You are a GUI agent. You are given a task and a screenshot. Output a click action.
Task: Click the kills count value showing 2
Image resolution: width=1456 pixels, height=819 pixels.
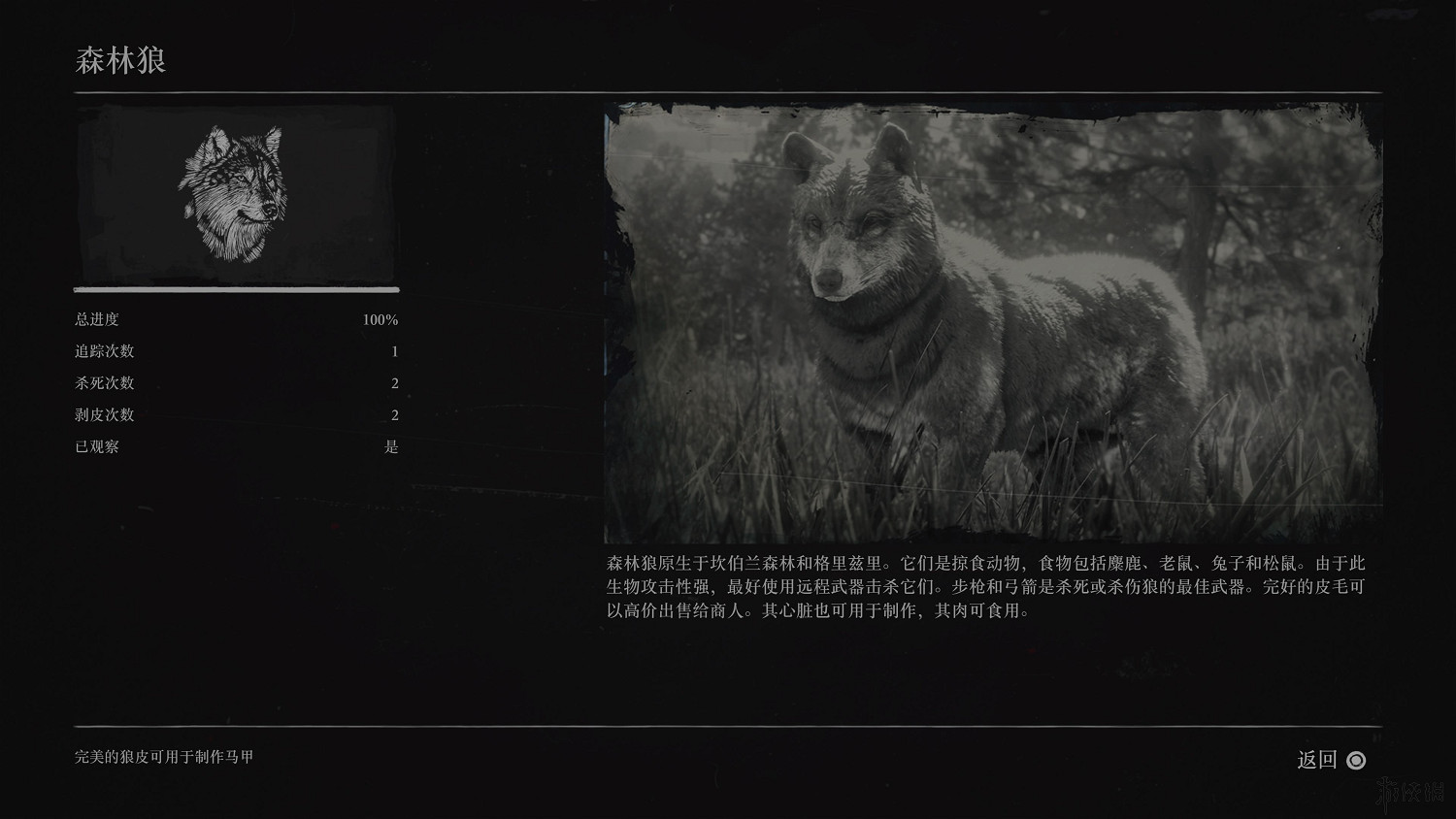[394, 383]
